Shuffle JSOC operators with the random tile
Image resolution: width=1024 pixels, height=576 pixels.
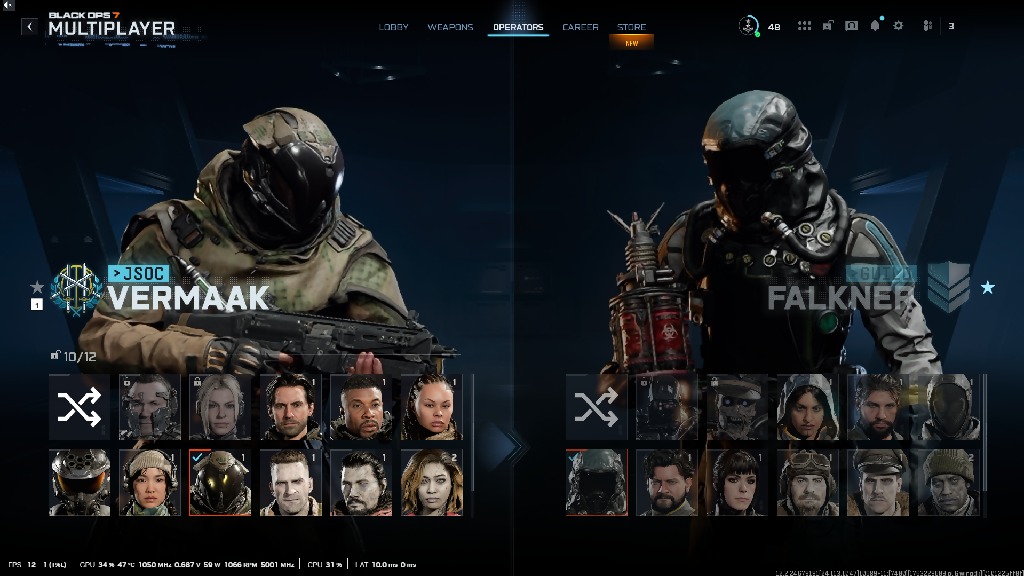(79, 407)
